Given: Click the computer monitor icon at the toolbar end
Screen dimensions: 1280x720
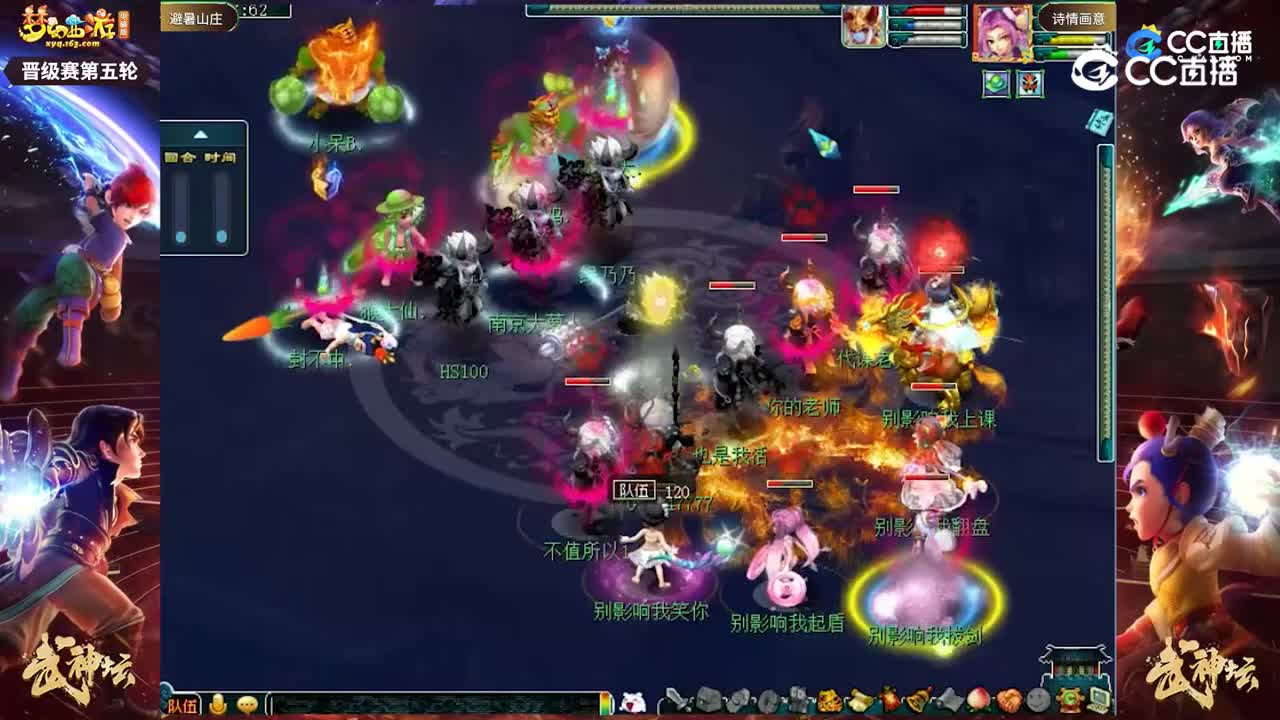Looking at the screenshot, I should (1097, 699).
